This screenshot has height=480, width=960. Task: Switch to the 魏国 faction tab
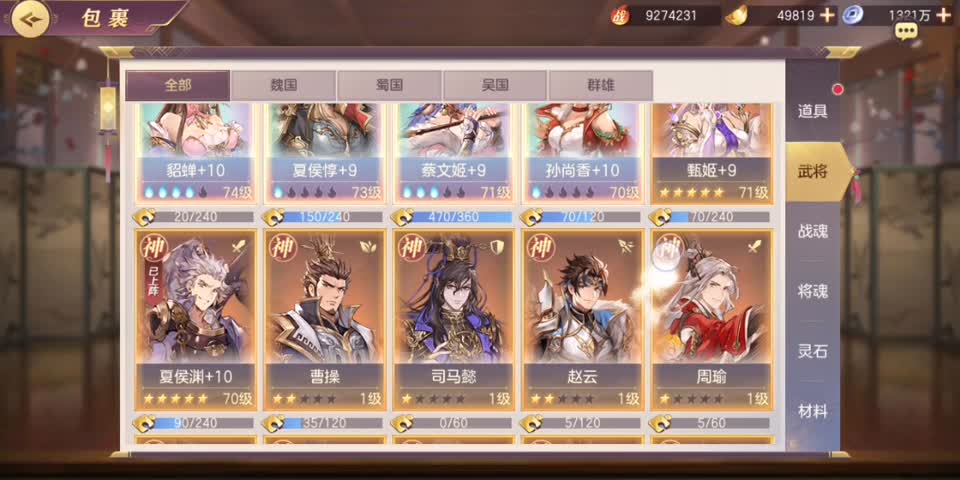[x=283, y=86]
